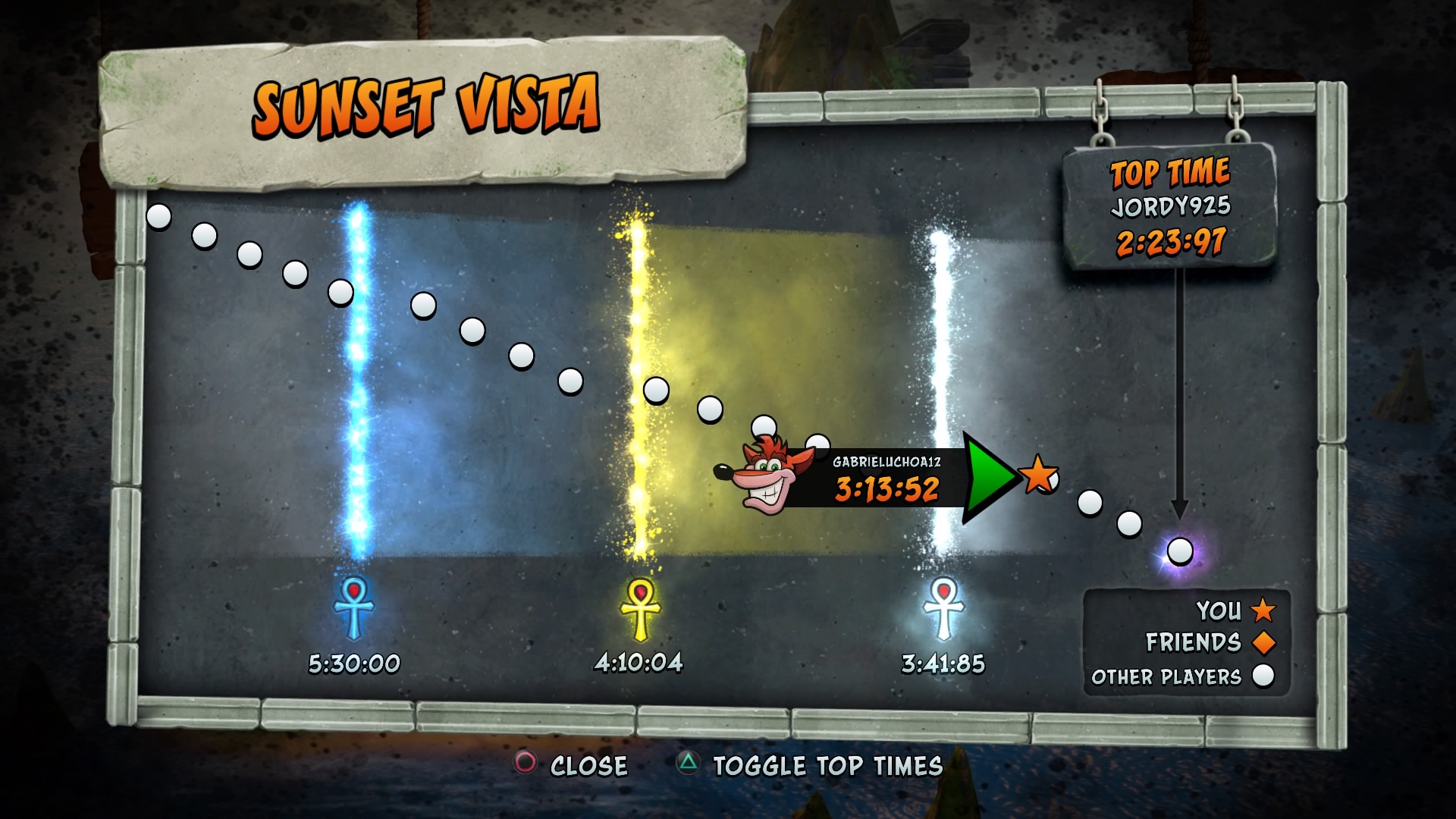Screen dimensions: 1456x819
Task: Click your orange star marker on the chart
Action: (1038, 475)
